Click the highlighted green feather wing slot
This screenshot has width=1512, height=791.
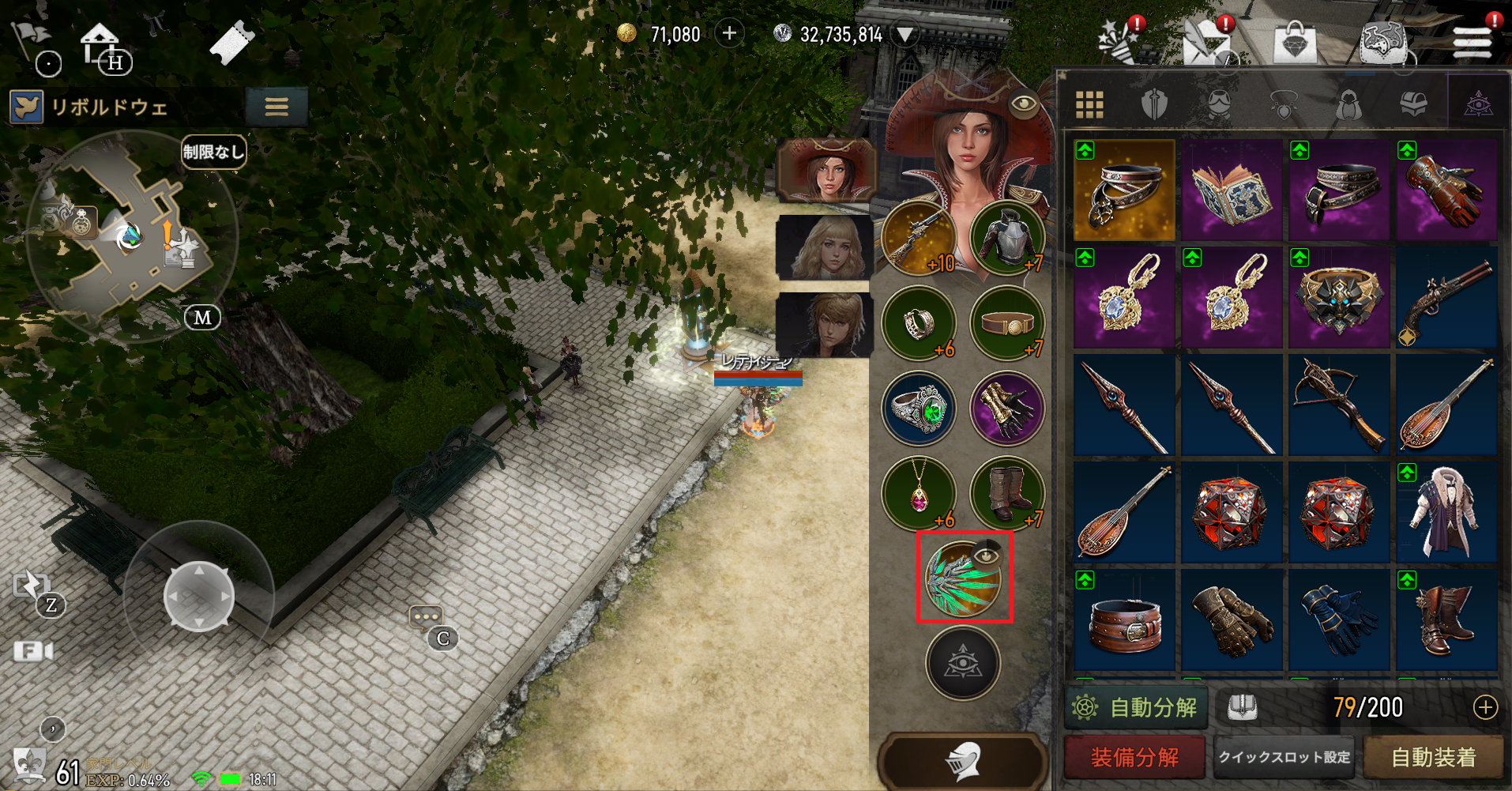click(964, 578)
